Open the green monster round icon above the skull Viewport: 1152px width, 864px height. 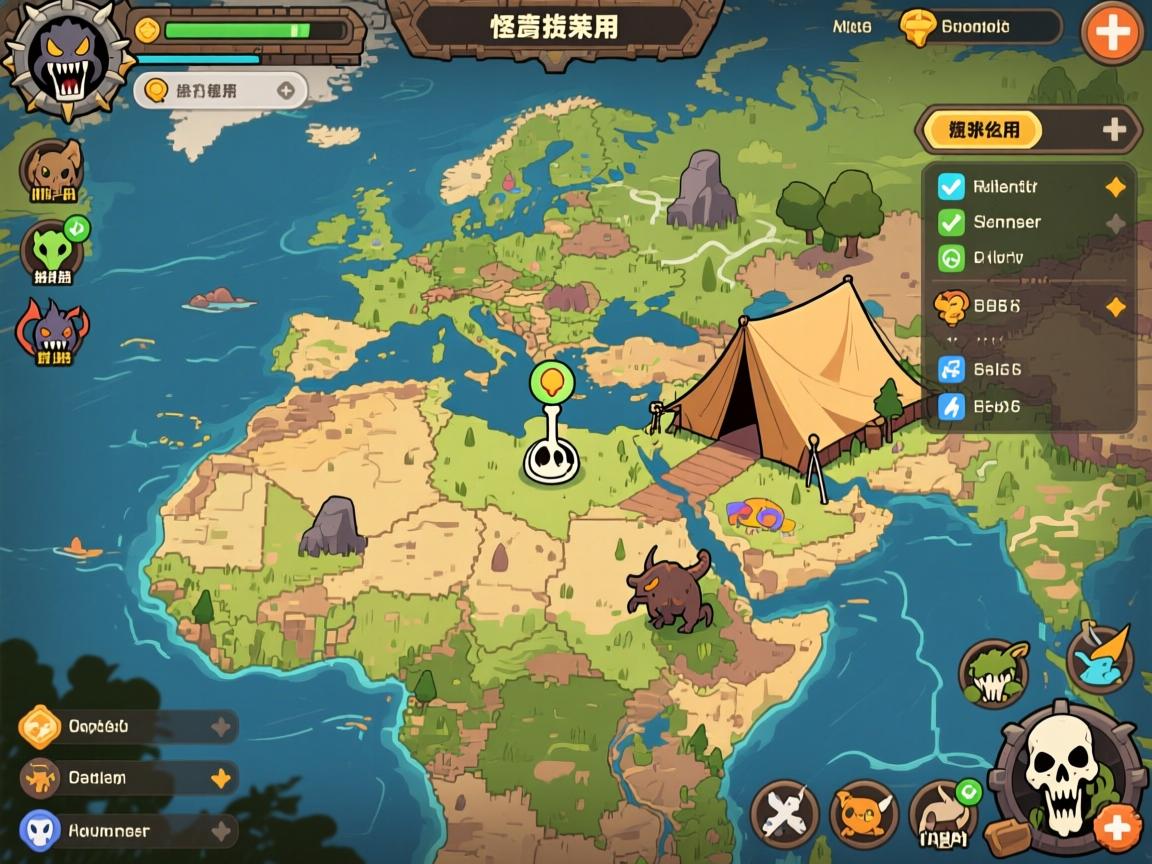tap(994, 673)
